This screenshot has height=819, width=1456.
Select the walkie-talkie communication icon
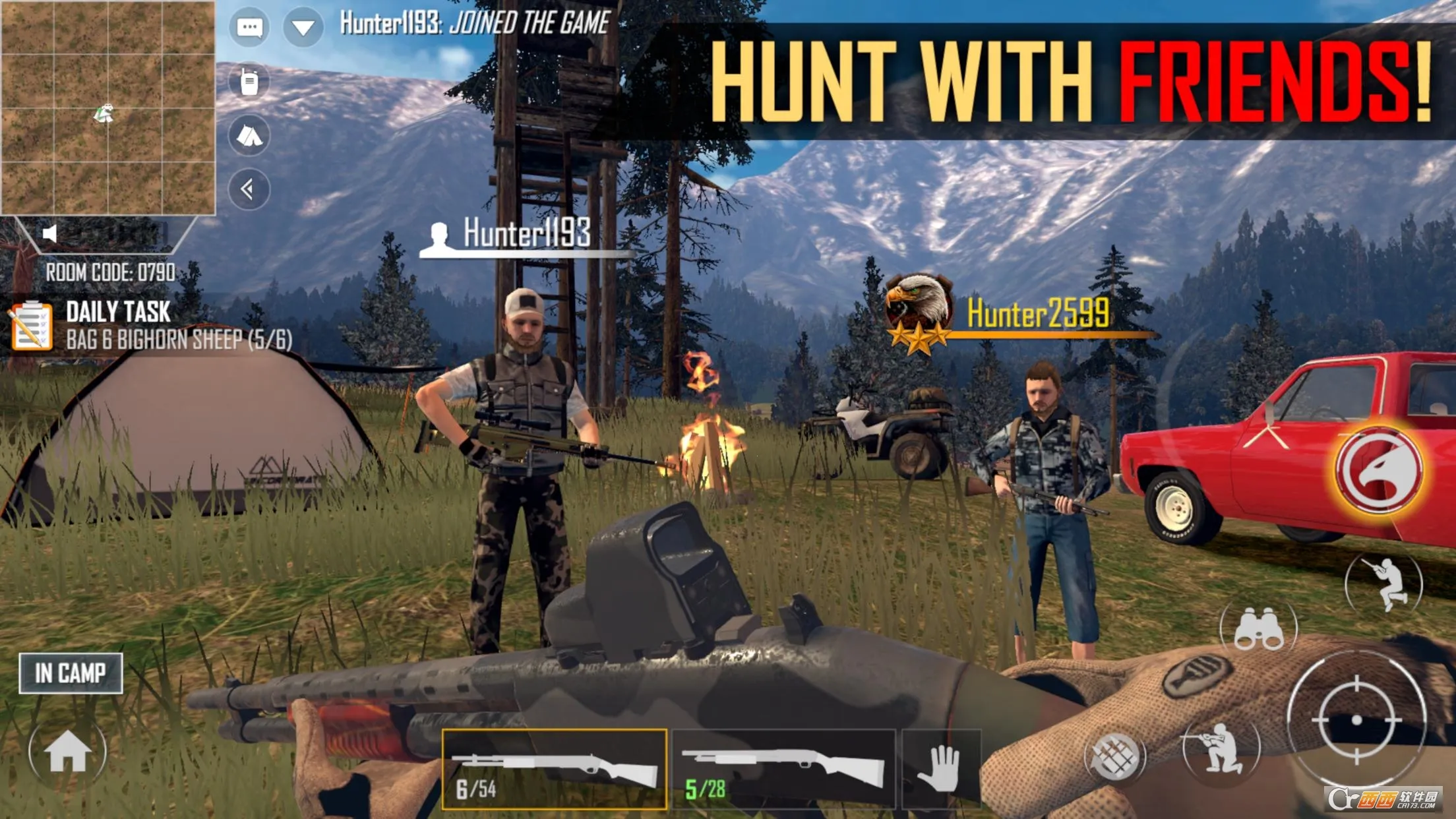[249, 81]
